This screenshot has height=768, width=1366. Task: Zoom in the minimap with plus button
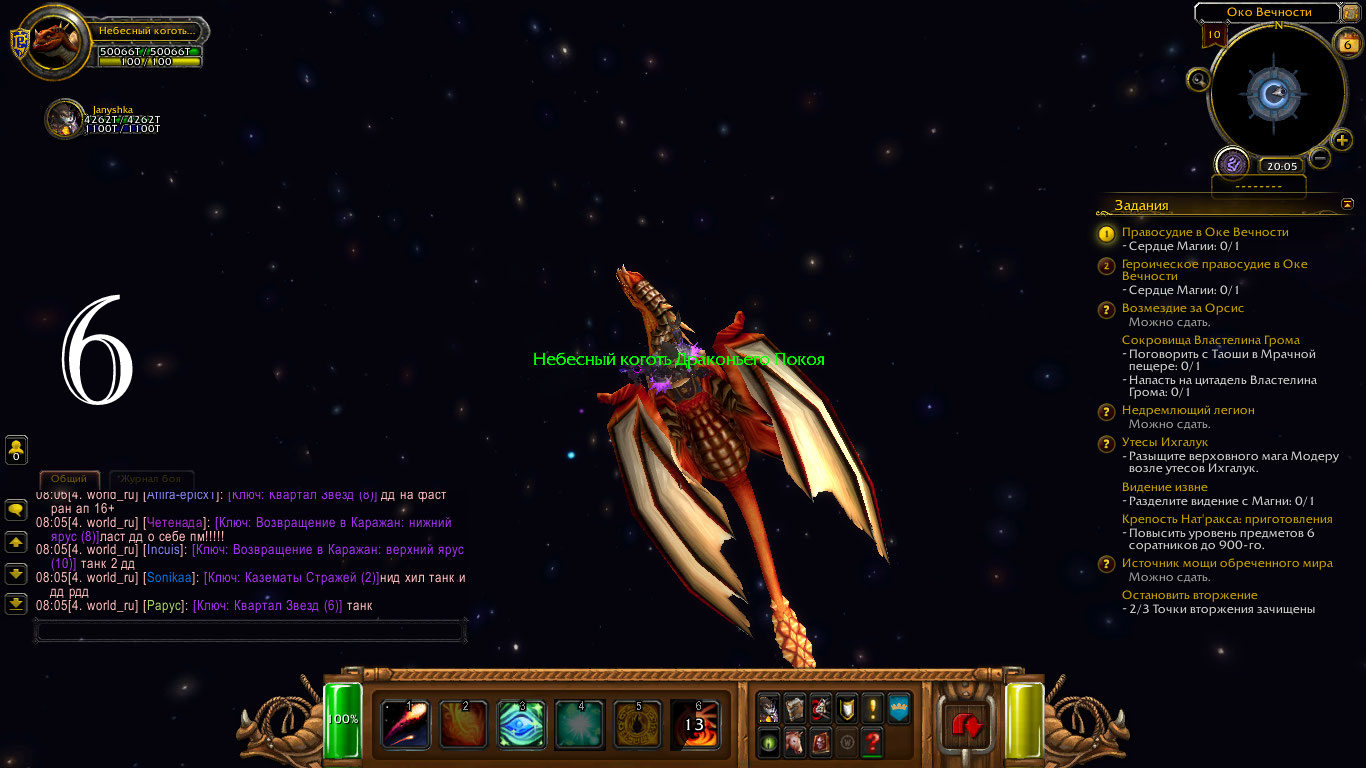tap(1342, 140)
